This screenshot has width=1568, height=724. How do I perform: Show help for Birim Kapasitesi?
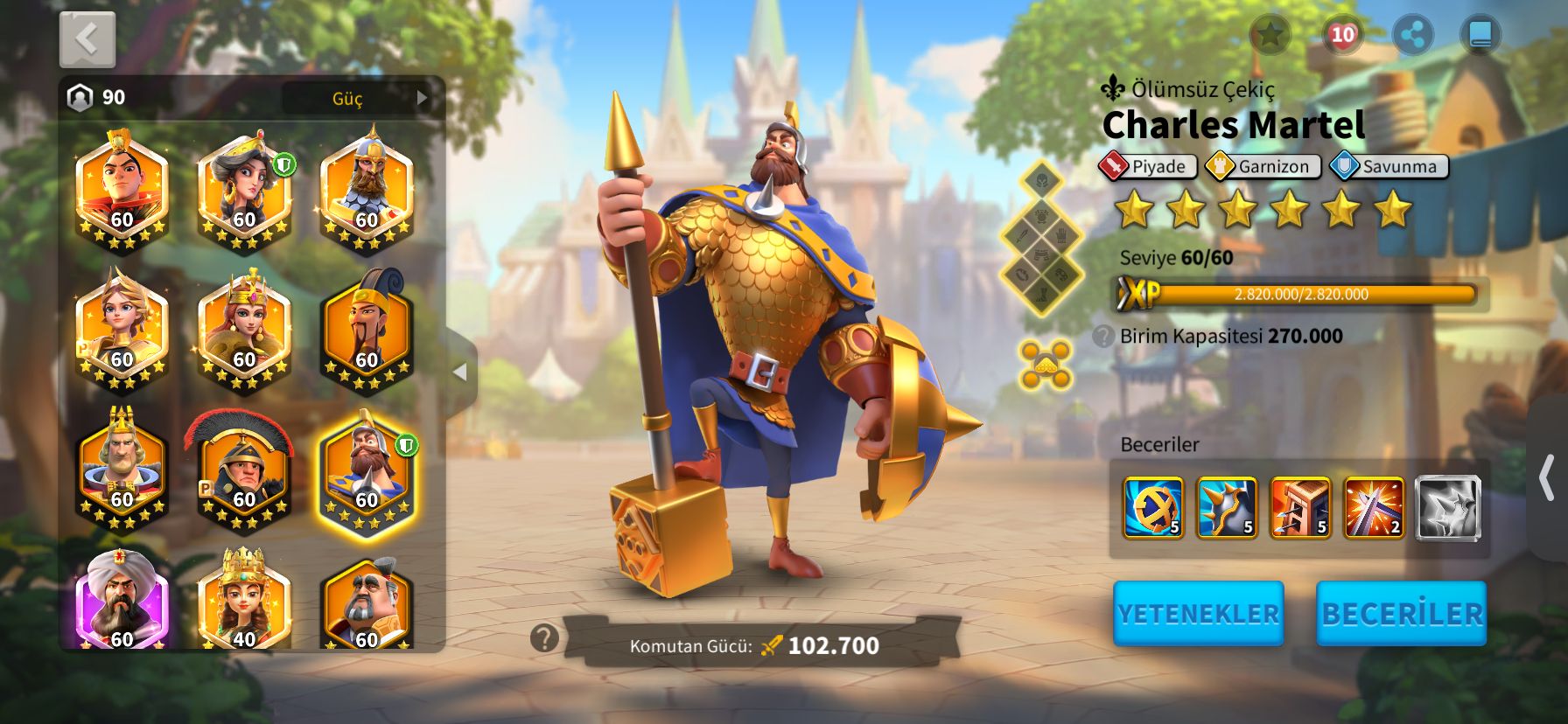point(1104,337)
